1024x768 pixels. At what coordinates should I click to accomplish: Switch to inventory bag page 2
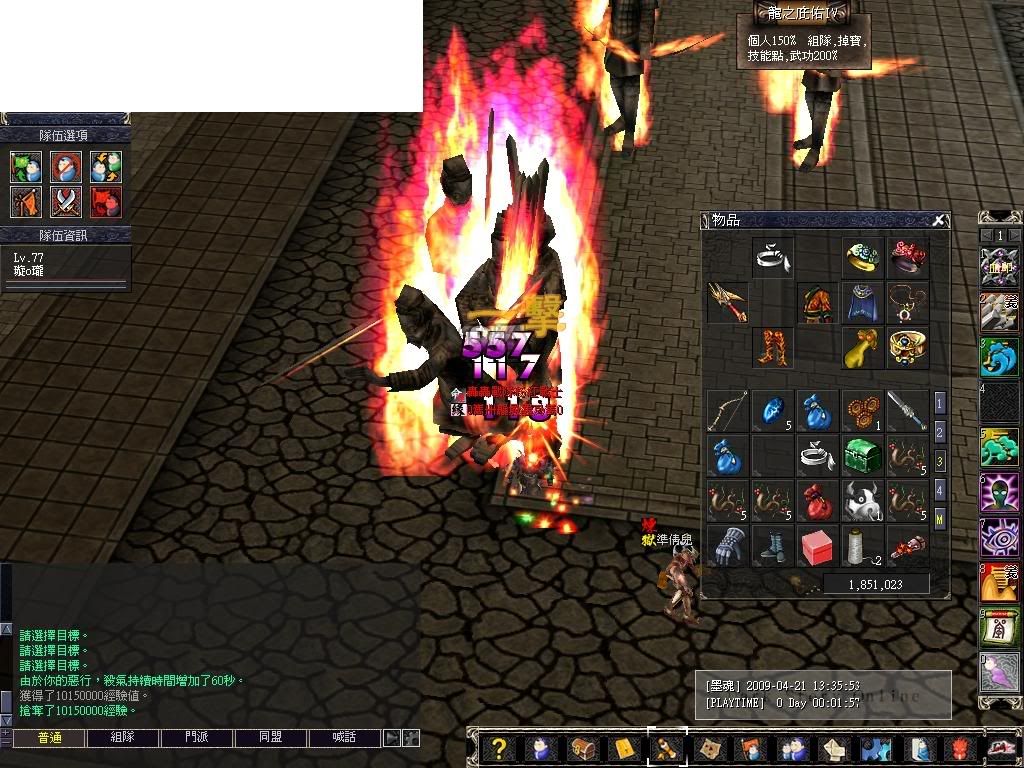(x=940, y=432)
